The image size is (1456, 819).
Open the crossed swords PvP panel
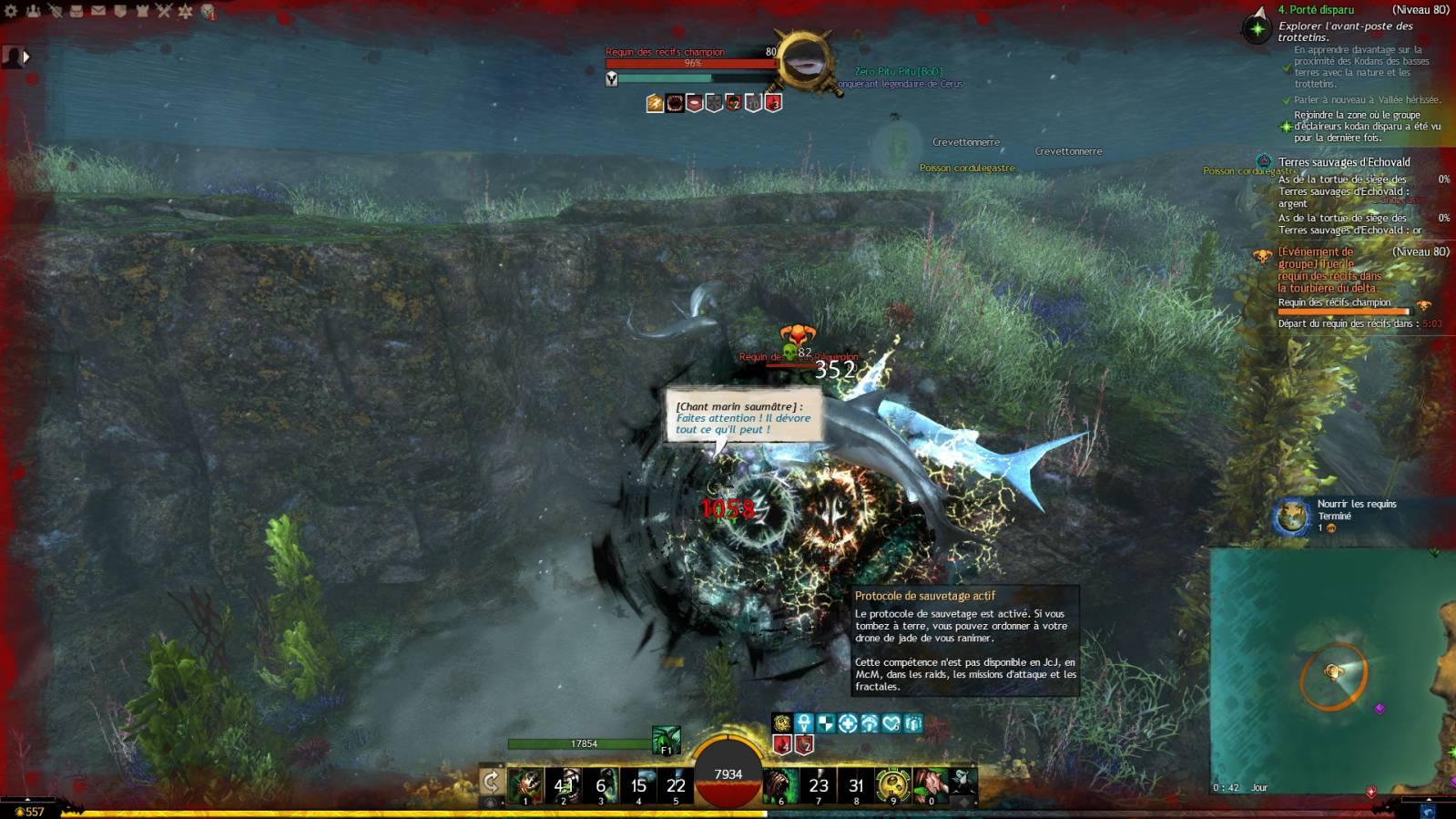tap(164, 11)
